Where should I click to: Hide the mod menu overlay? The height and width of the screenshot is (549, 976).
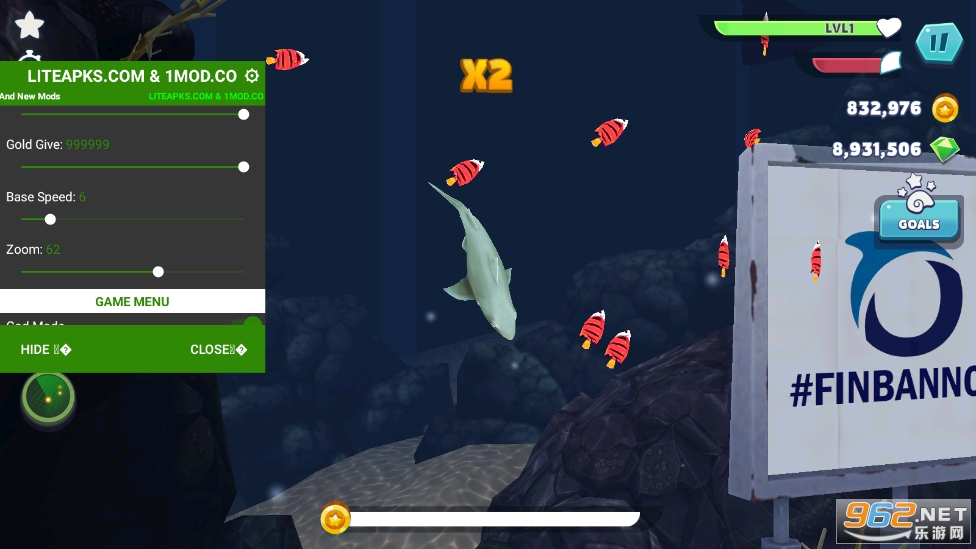(45, 350)
